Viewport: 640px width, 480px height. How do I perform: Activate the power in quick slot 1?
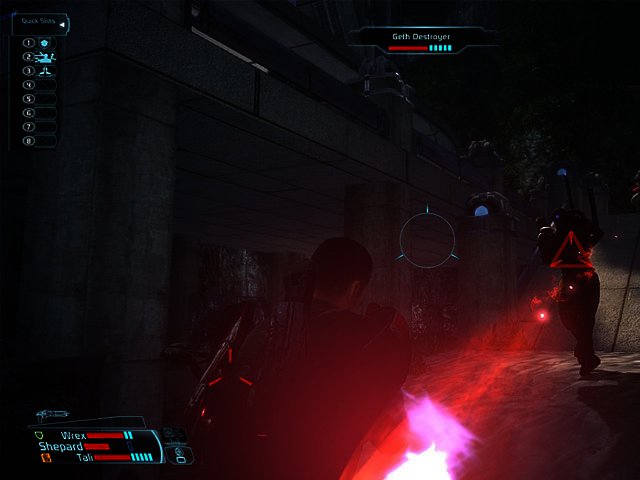(x=45, y=43)
